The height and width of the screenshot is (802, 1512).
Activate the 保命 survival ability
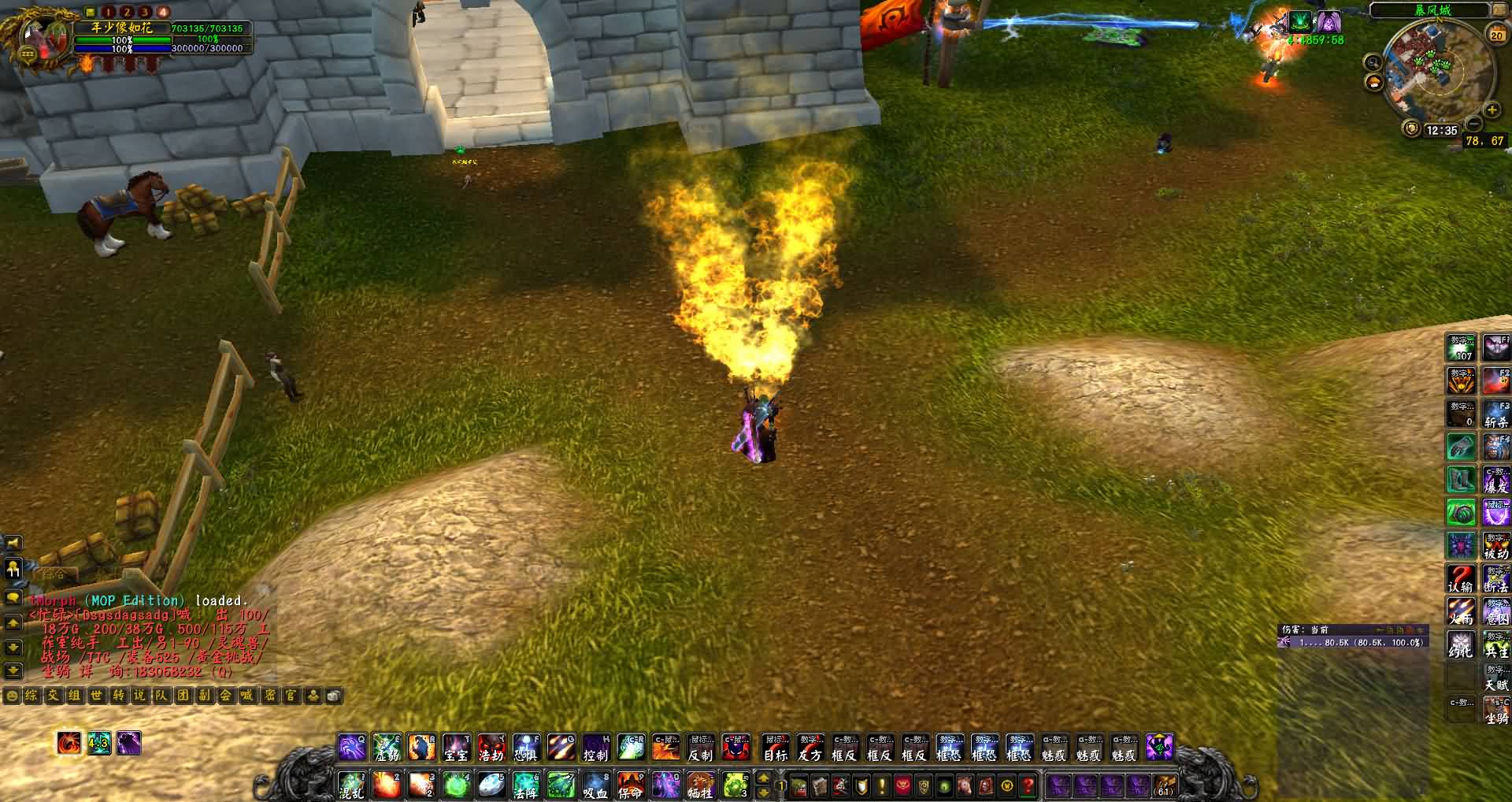(x=630, y=785)
